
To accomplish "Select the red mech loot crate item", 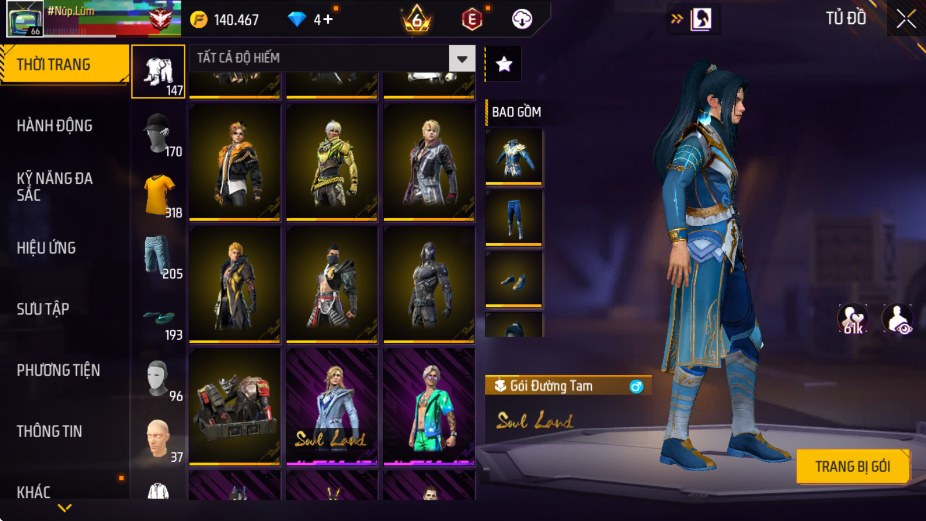I will [x=235, y=406].
